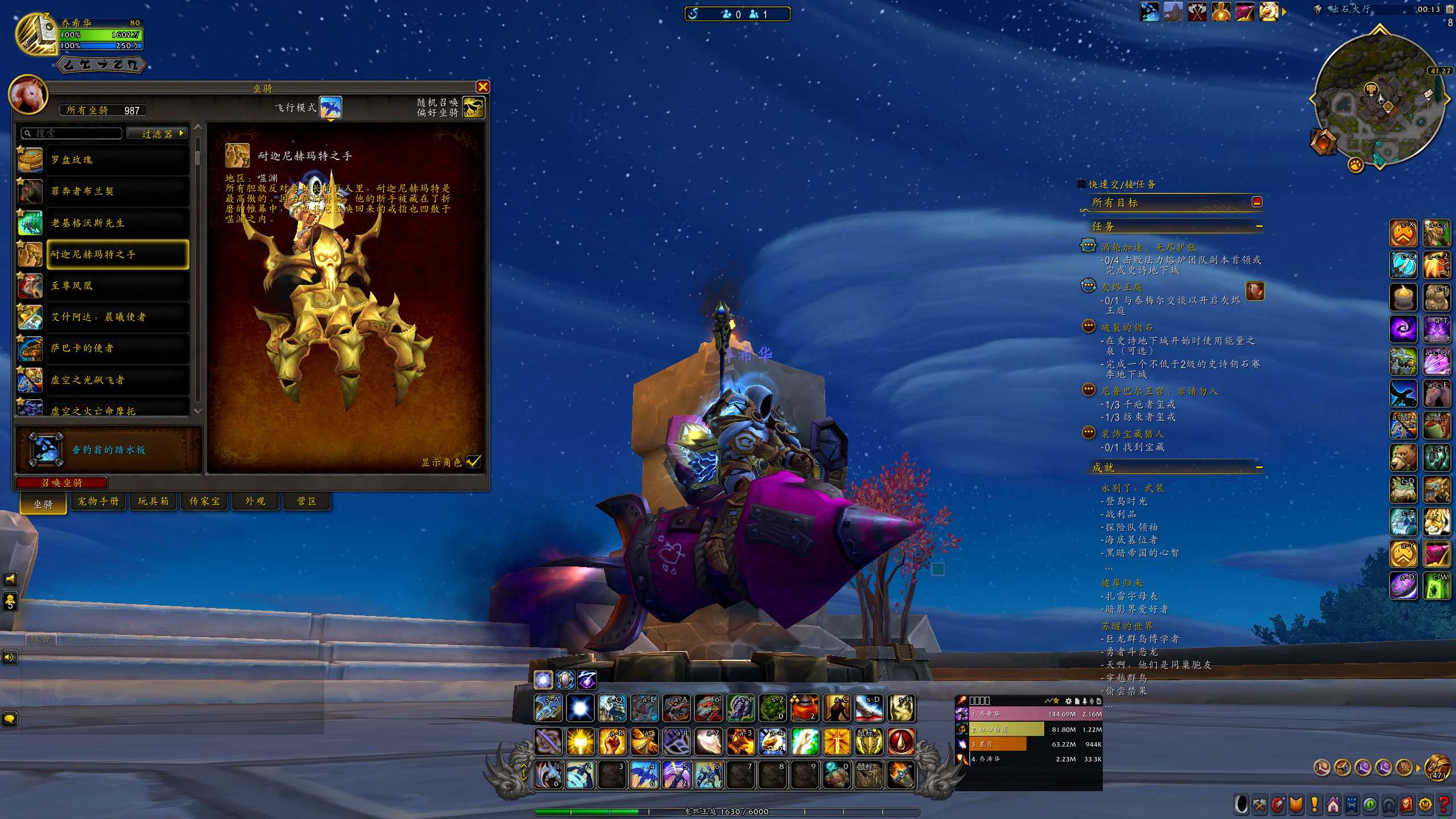Click the 召唤坐骑 summon mount button
Screen dimensions: 1456x819
pyautogui.click(x=62, y=483)
